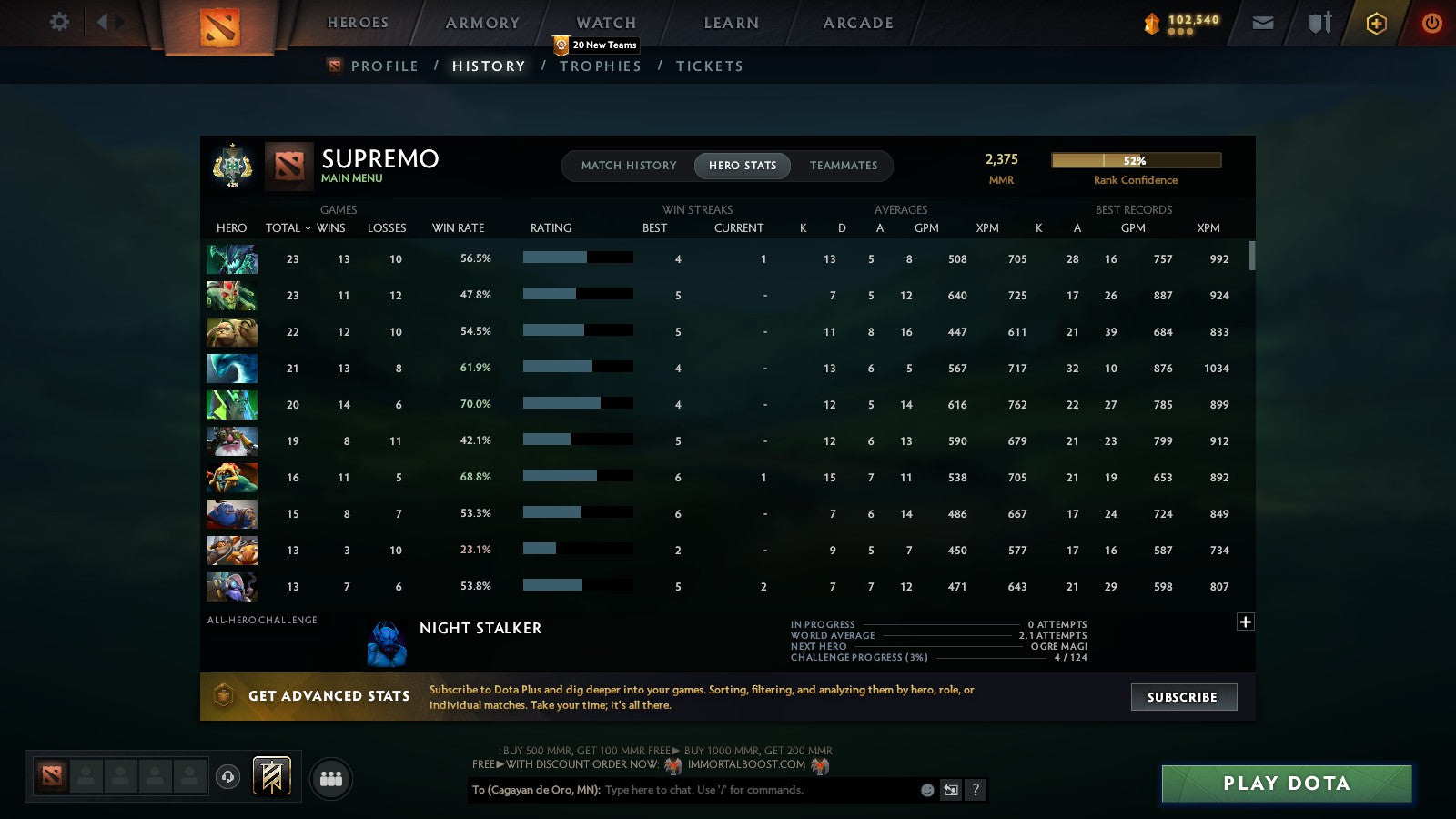This screenshot has width=1456, height=819.
Task: Switch to the Match History tab
Action: [x=628, y=166]
